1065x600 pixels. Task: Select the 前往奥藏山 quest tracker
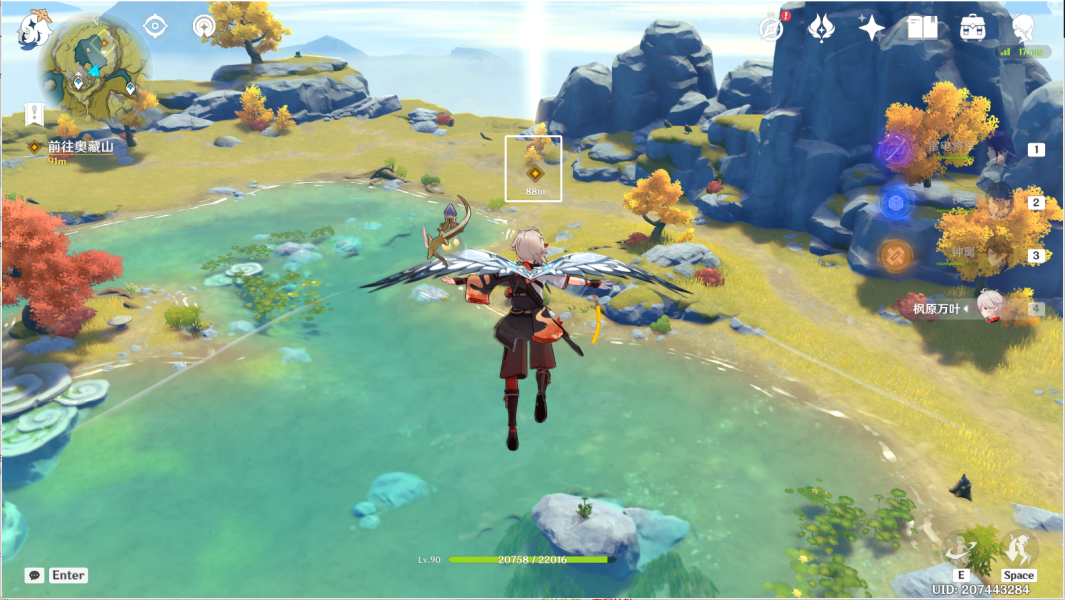tap(80, 147)
